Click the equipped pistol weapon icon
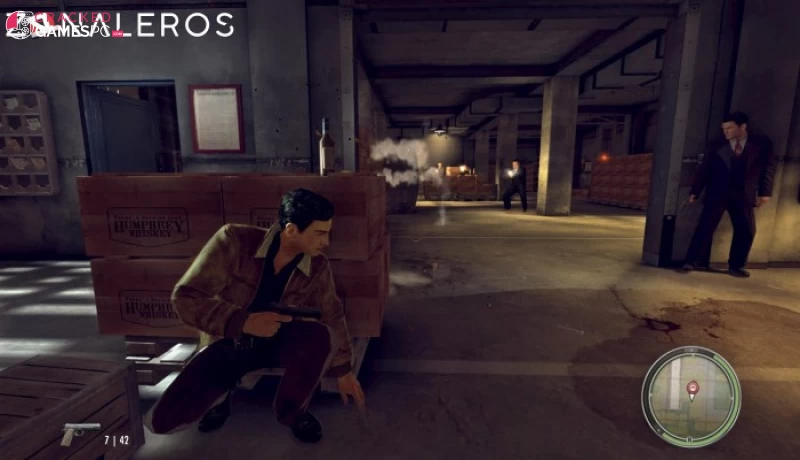 tap(80, 434)
